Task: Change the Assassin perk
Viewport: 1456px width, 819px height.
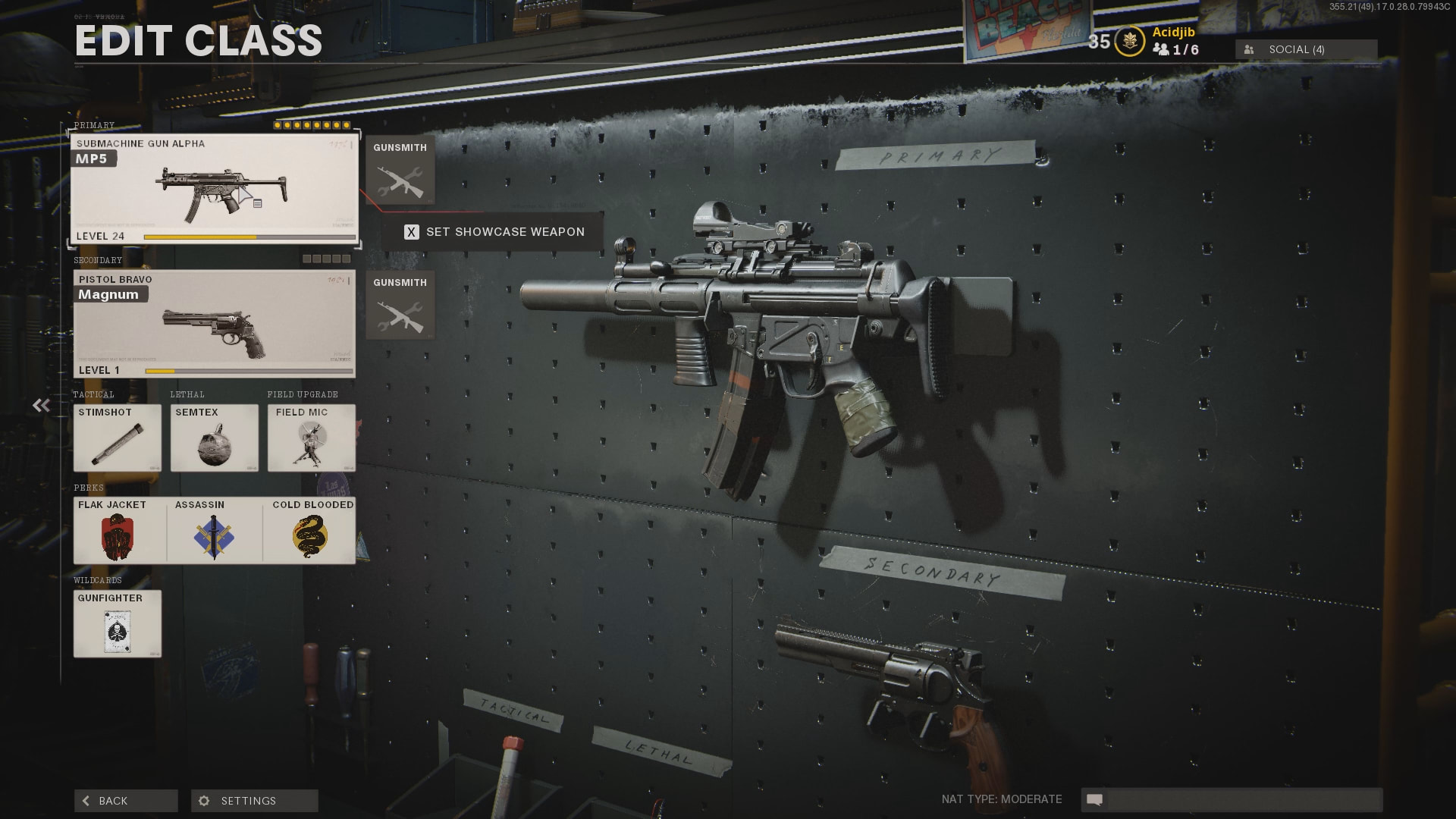Action: coord(215,530)
